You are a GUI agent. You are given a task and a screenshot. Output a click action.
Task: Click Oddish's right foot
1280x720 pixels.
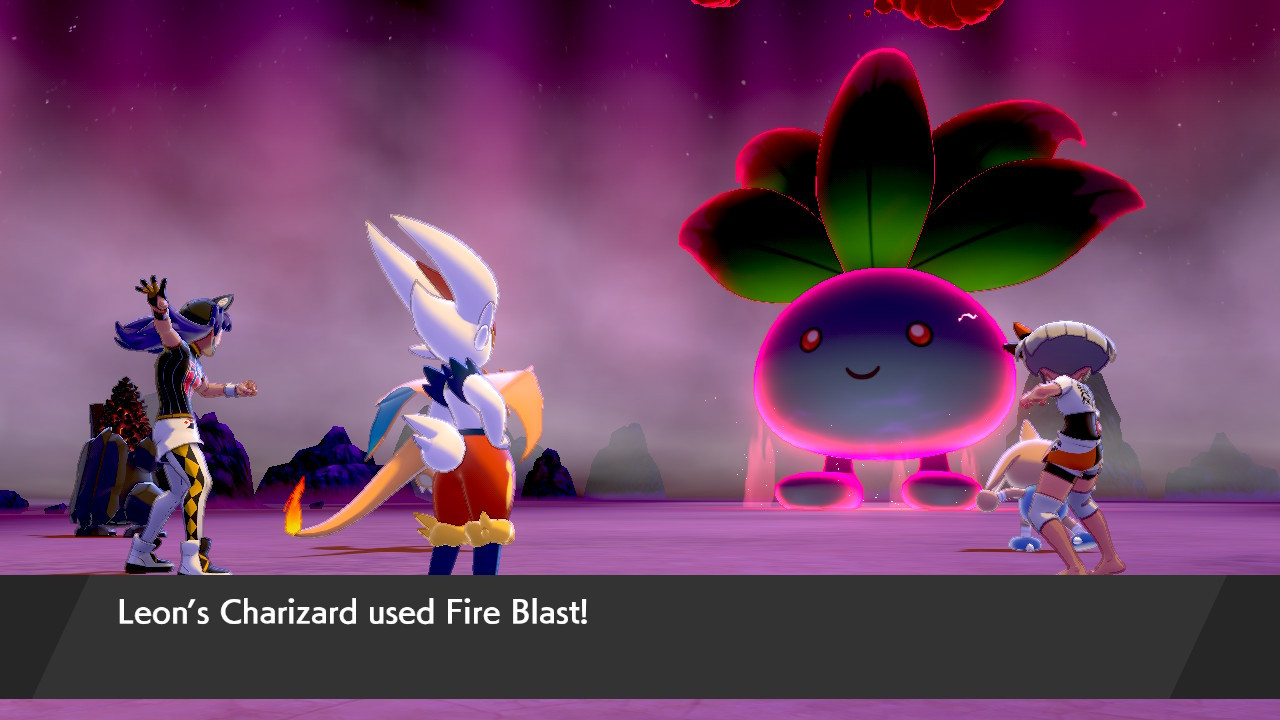coord(935,490)
